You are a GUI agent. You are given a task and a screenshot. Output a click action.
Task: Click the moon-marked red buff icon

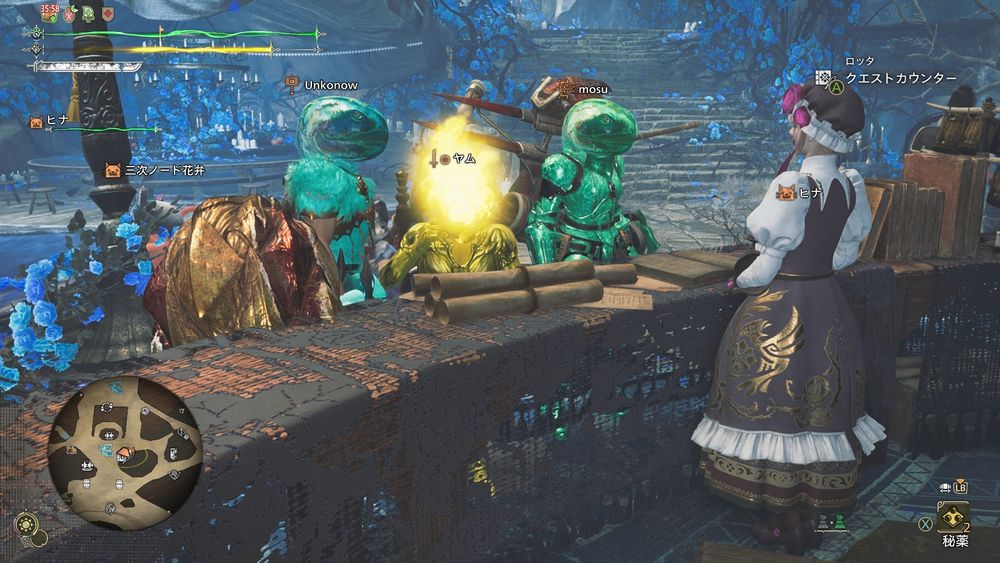tap(69, 14)
